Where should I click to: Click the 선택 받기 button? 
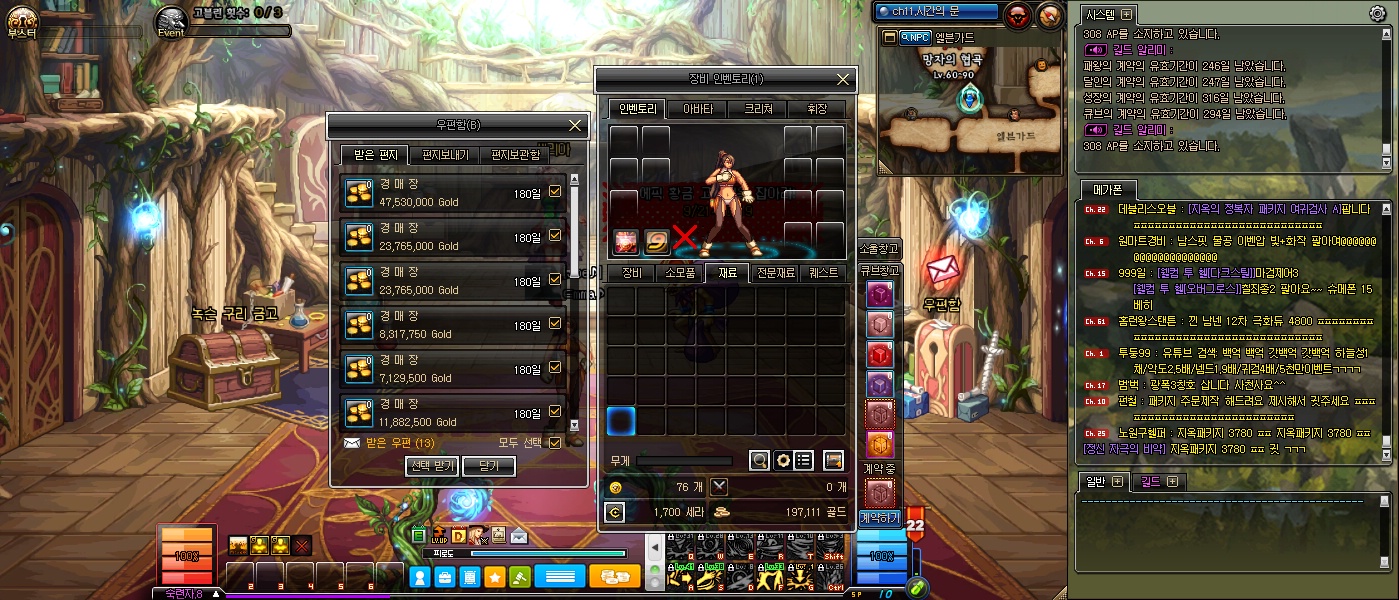tap(432, 466)
